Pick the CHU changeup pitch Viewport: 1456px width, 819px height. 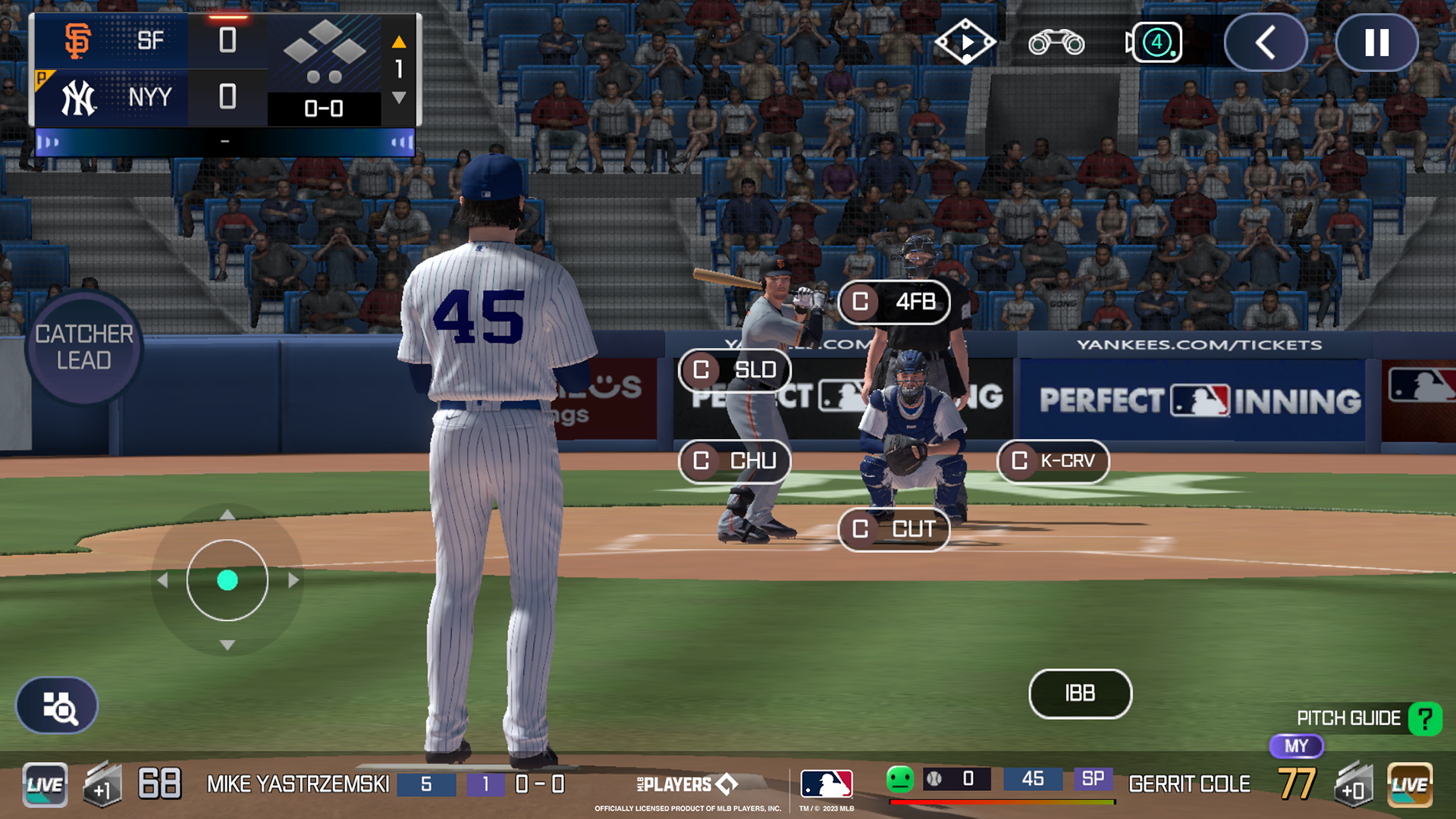point(735,461)
